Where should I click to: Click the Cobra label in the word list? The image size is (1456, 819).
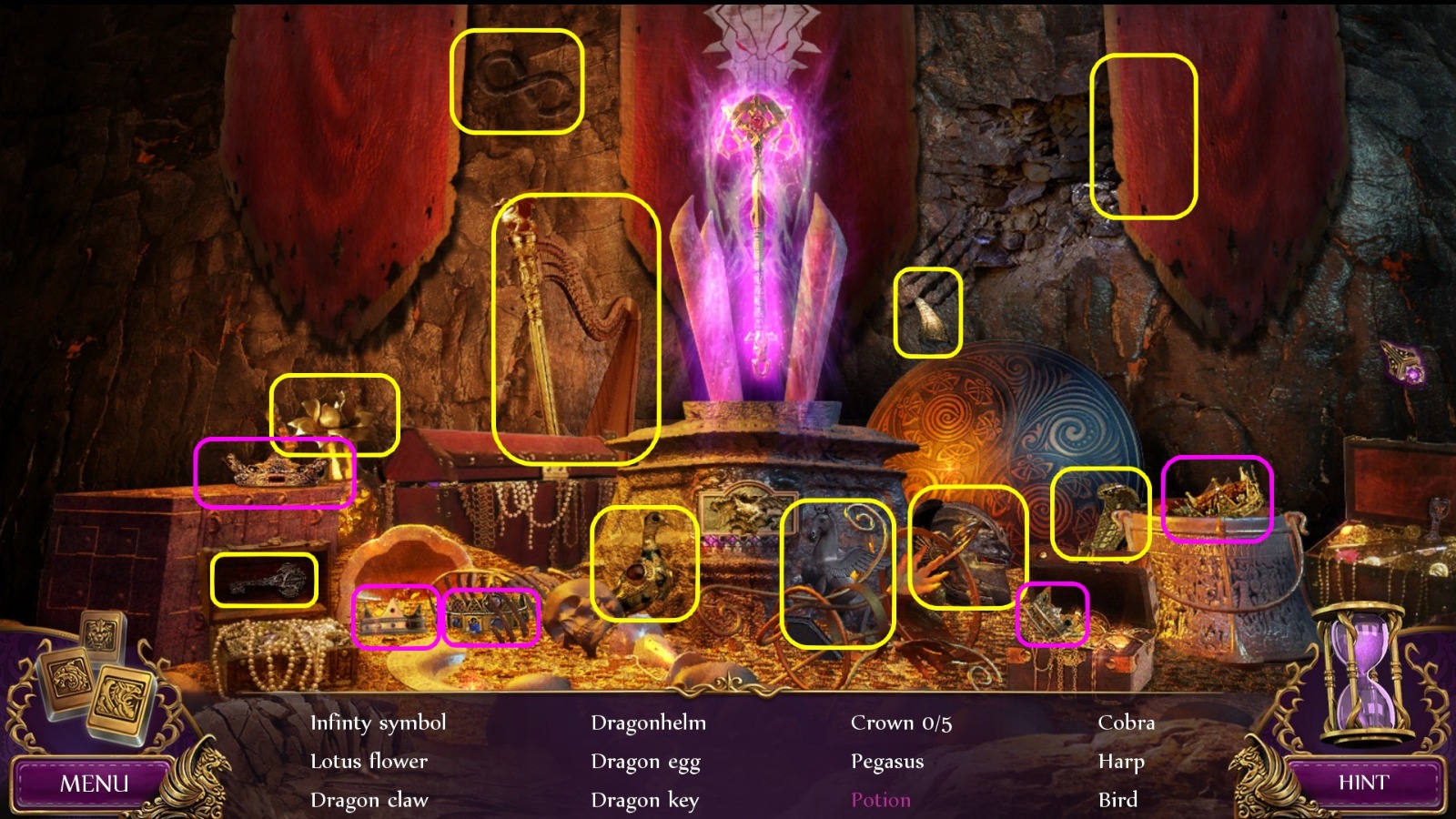(1126, 723)
